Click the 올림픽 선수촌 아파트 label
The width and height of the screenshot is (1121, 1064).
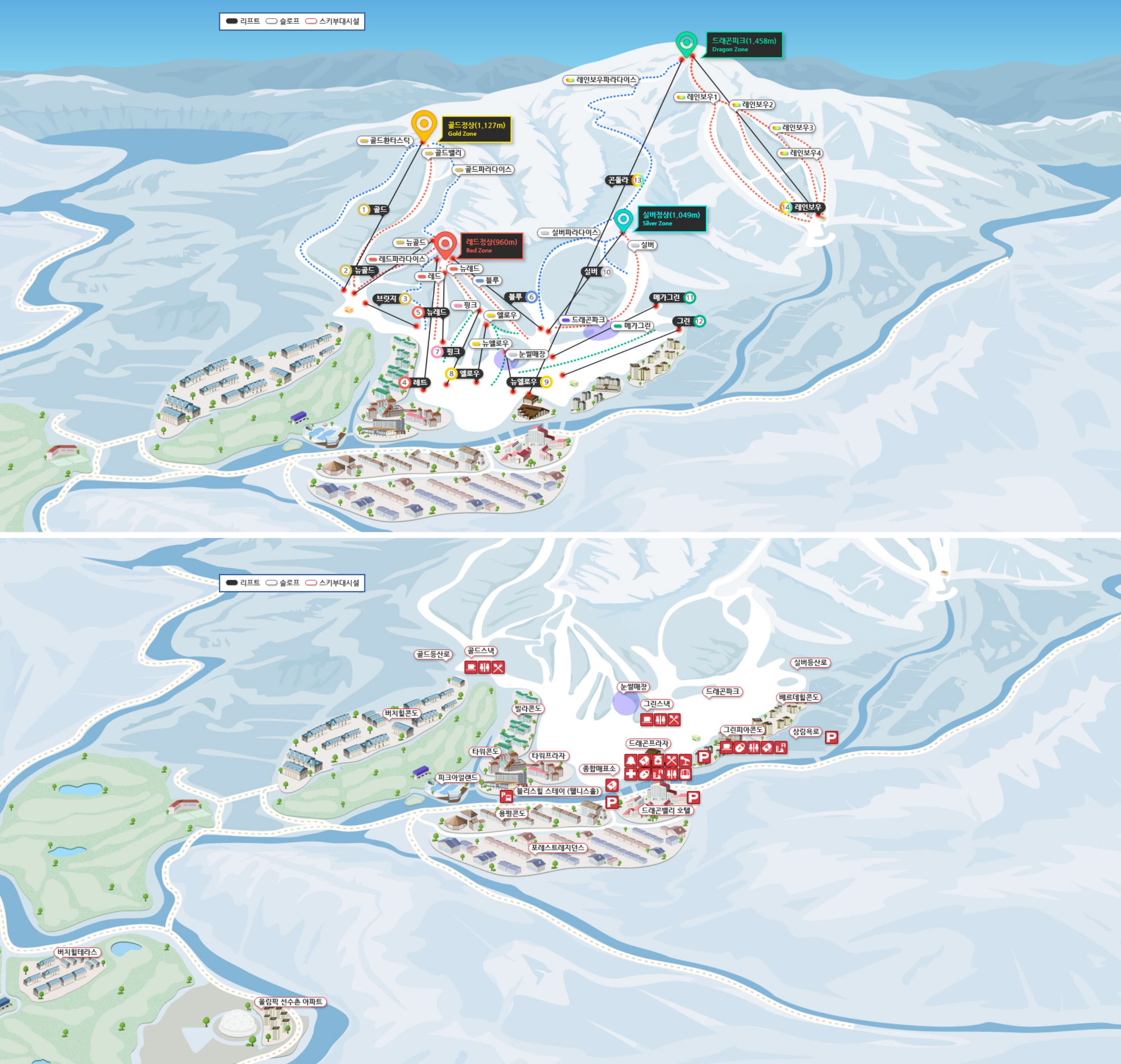290,1002
